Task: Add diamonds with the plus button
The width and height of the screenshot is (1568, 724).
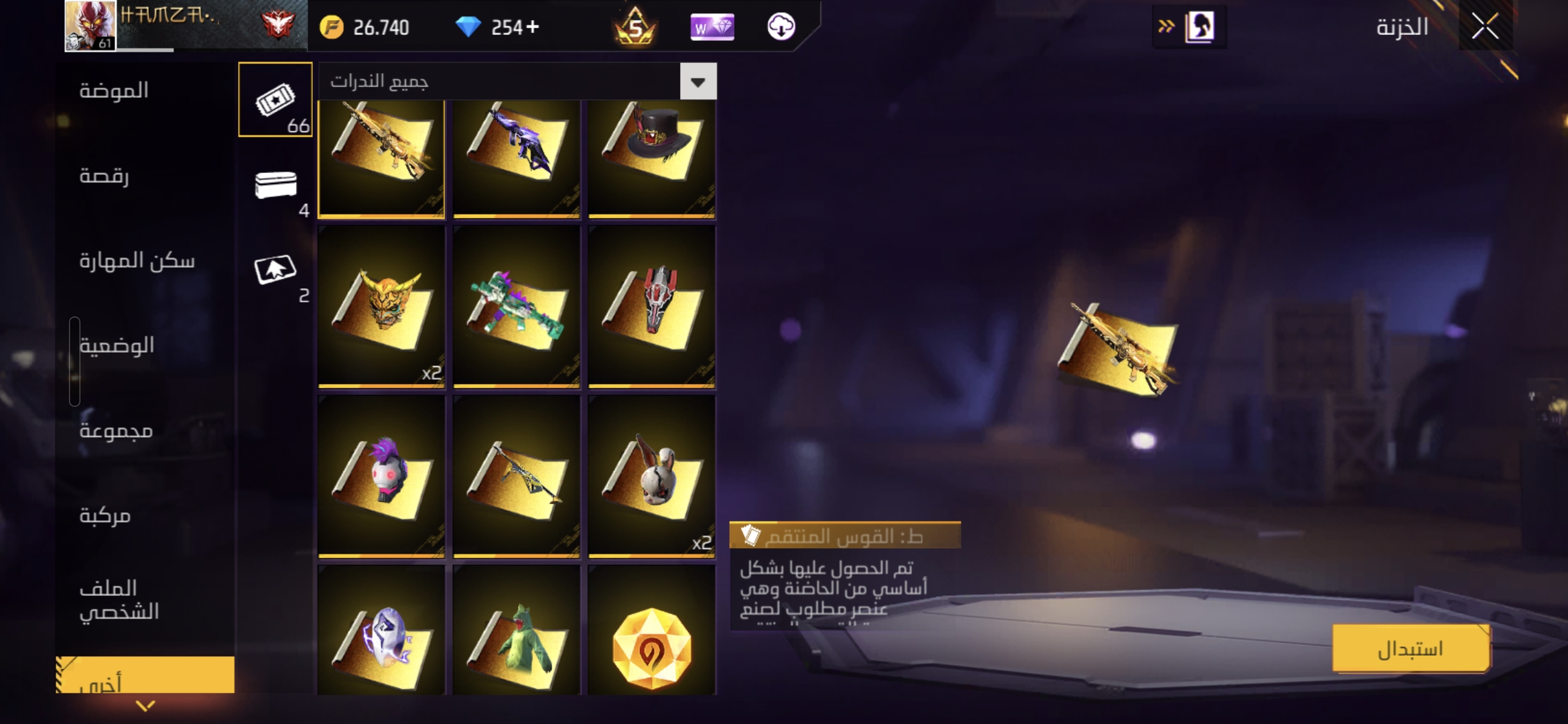Action: pyautogui.click(x=533, y=27)
